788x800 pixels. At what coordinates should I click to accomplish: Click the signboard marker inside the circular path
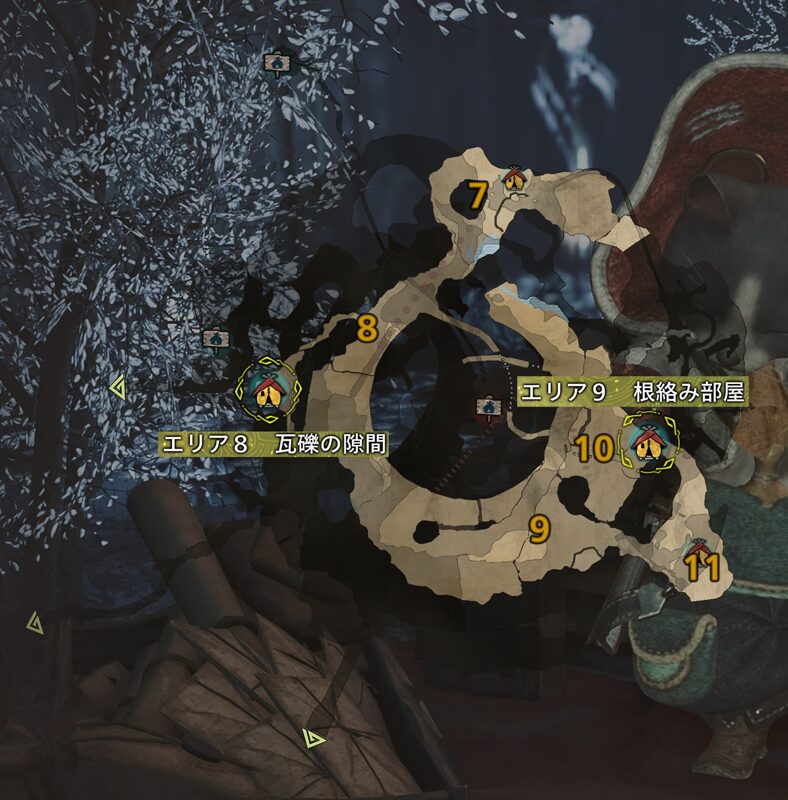[x=488, y=407]
